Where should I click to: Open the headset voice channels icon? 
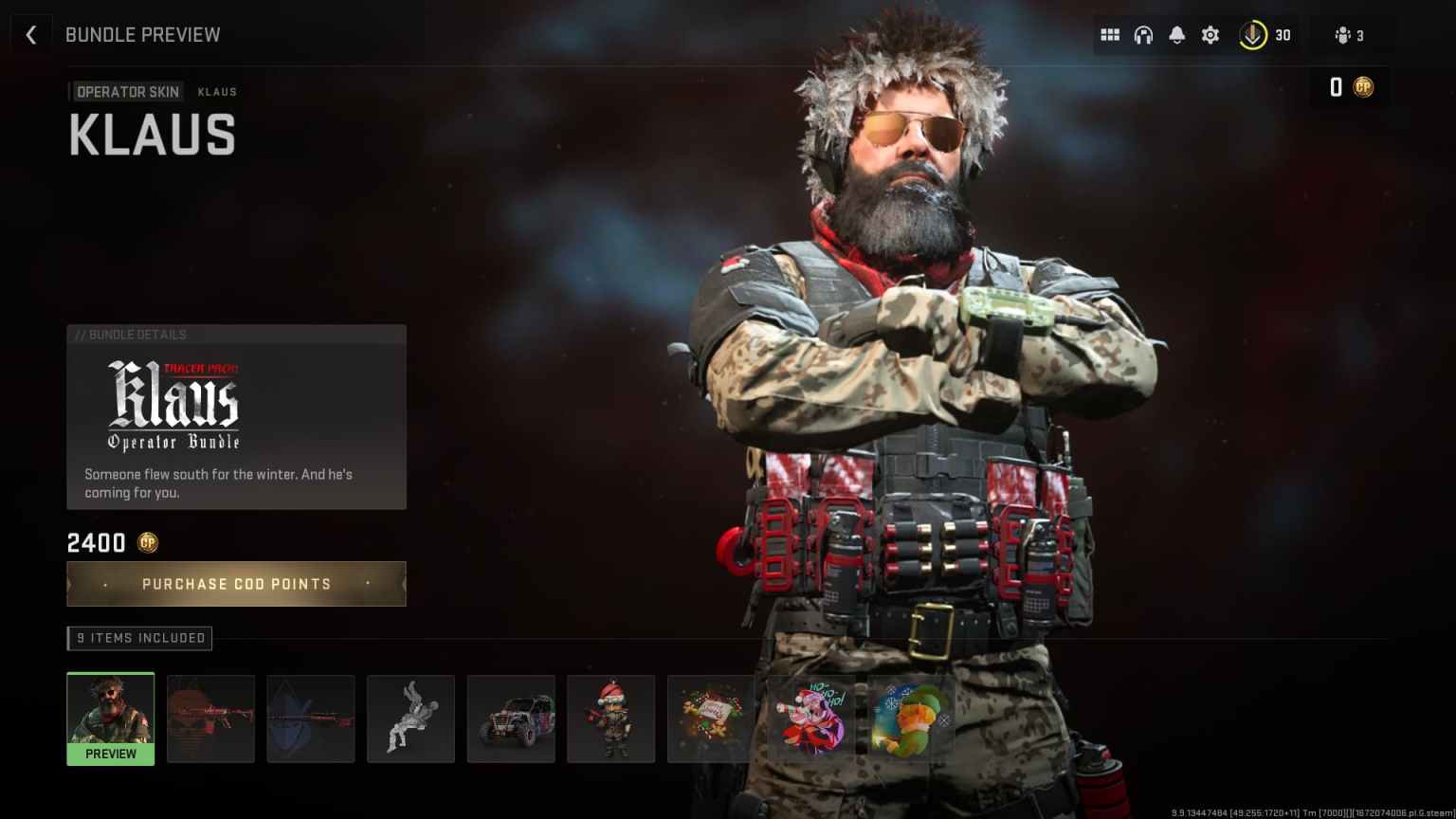(1143, 35)
